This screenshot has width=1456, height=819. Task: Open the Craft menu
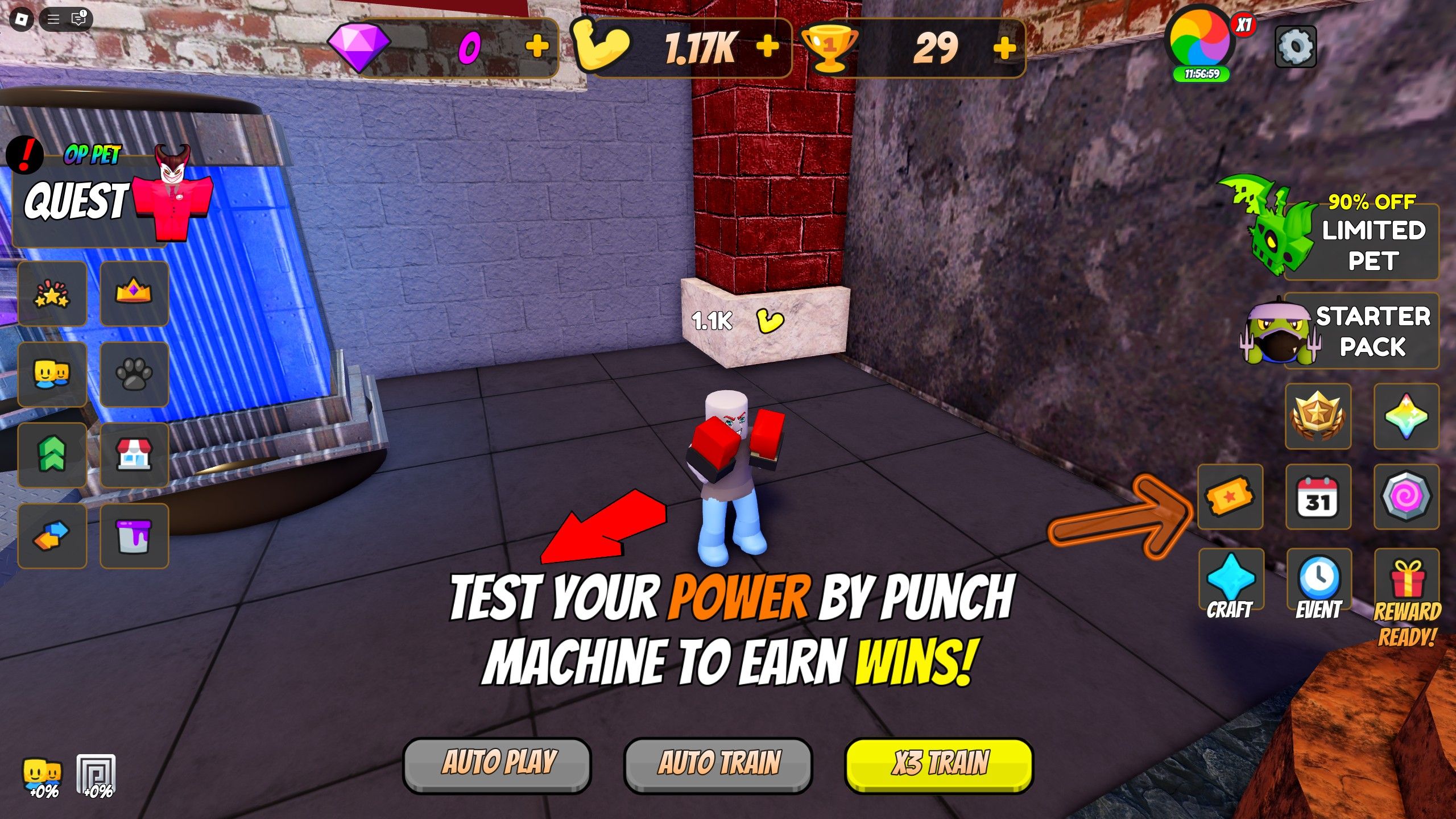click(1230, 577)
